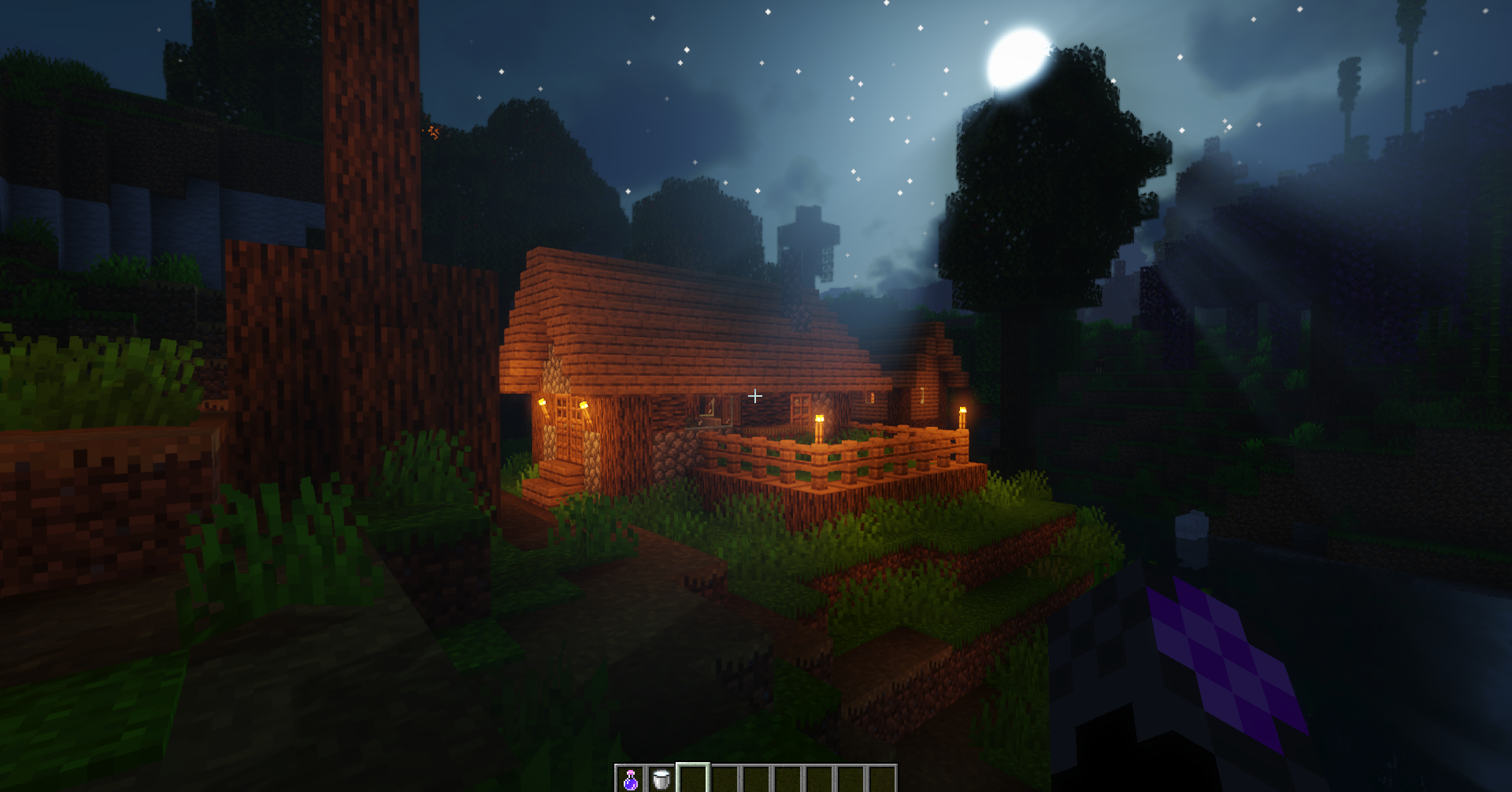Click the highlighted border of the selected hotbar slot
The image size is (1512, 792).
[694, 765]
